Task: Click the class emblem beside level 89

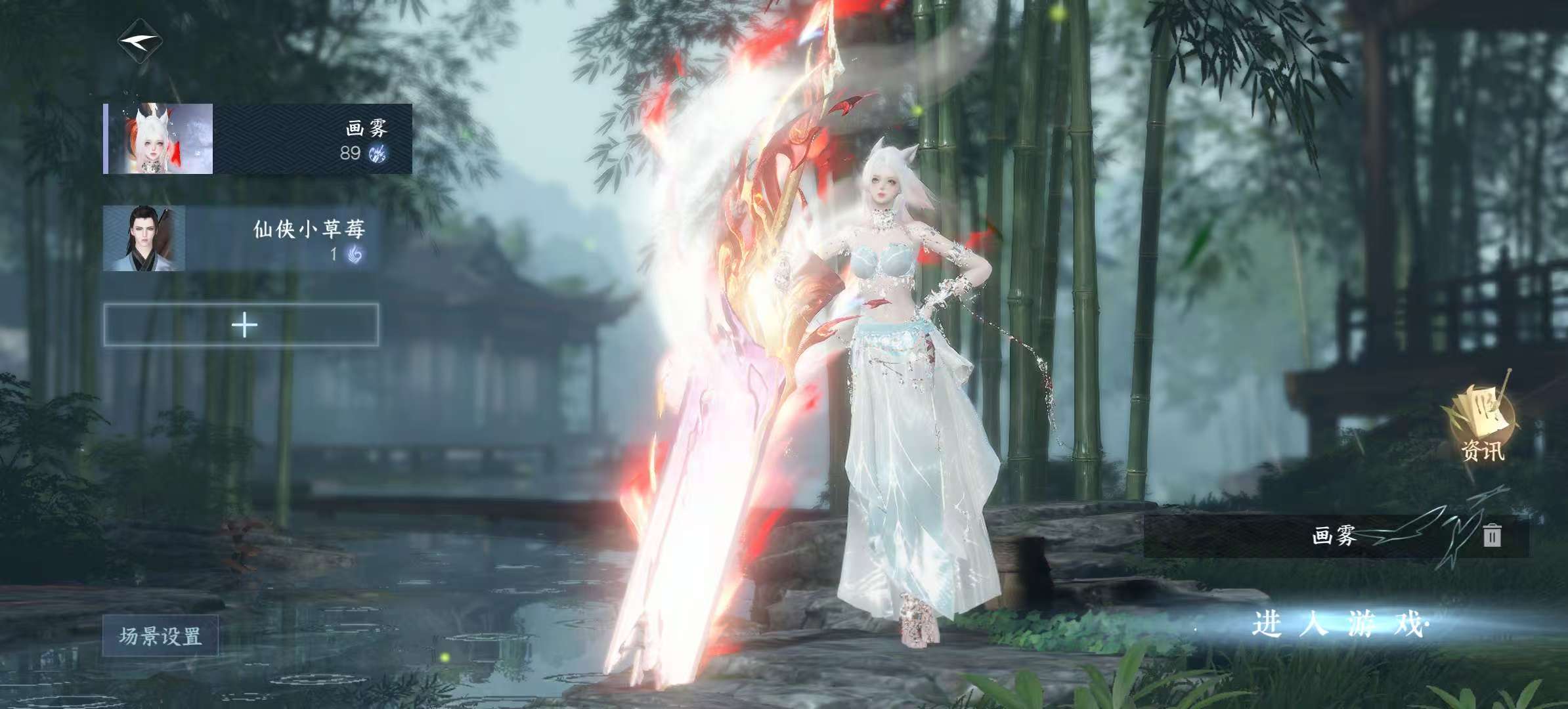Action: (x=376, y=152)
